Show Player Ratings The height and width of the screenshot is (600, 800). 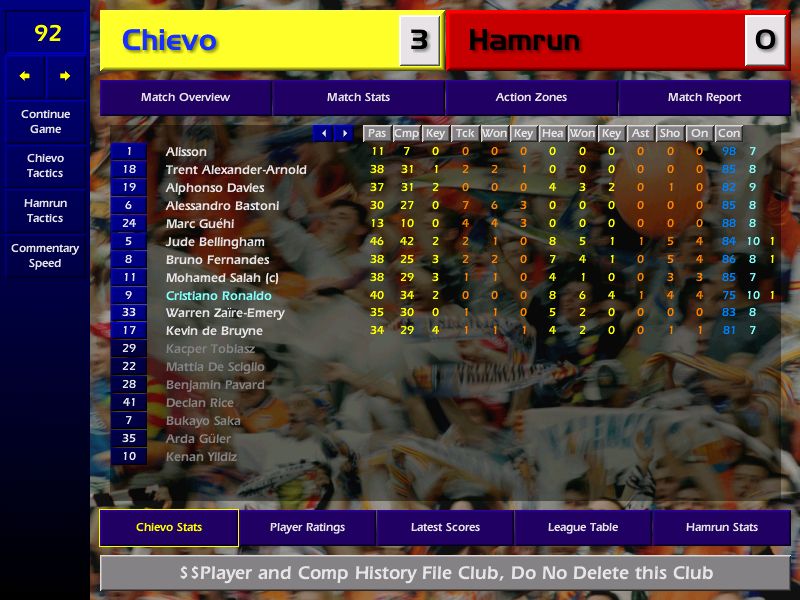coord(307,528)
